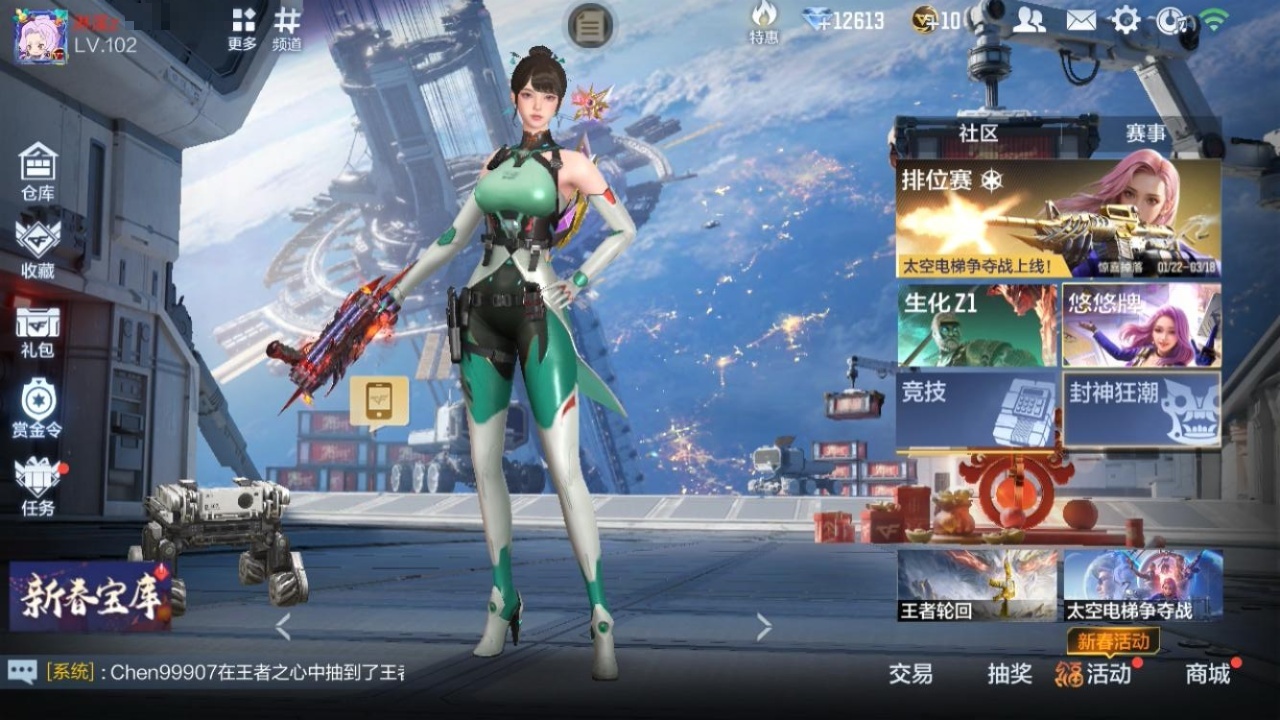1280x720 pixels.
Task: Open the 频道 channel selector
Action: [x=287, y=28]
